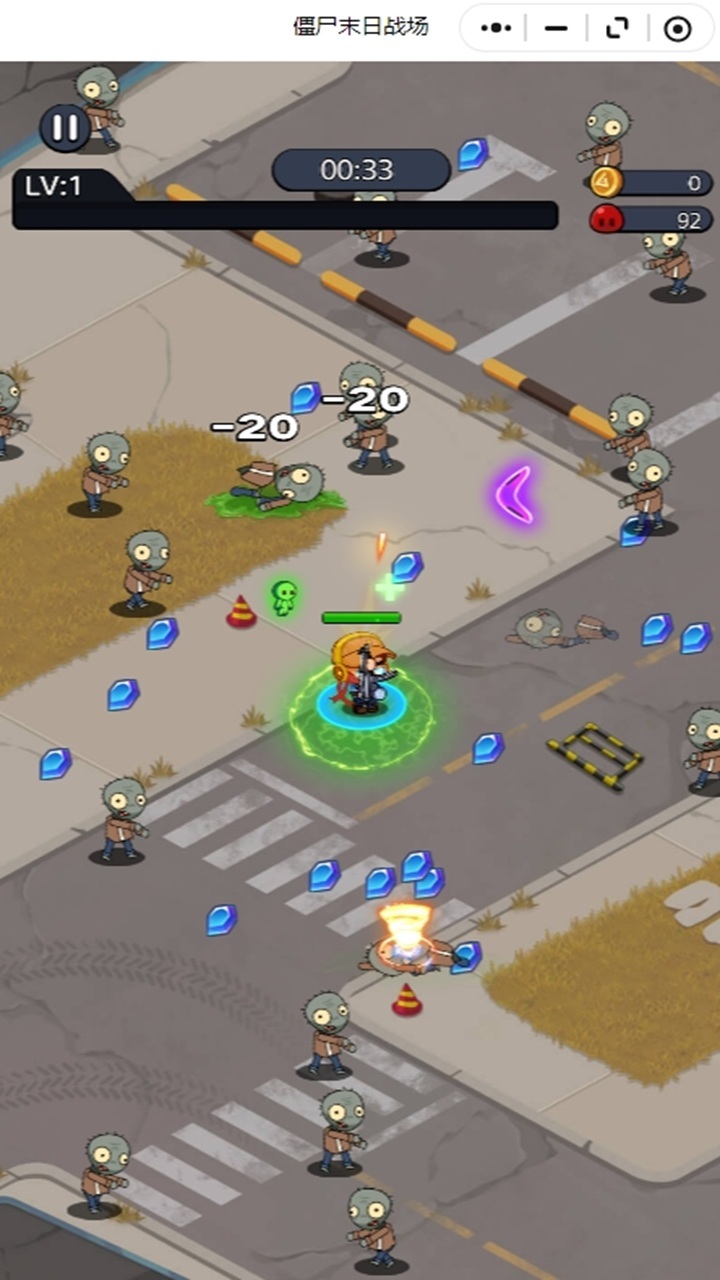This screenshot has height=1280, width=720.
Task: Minimize the mini program window
Action: click(x=556, y=28)
